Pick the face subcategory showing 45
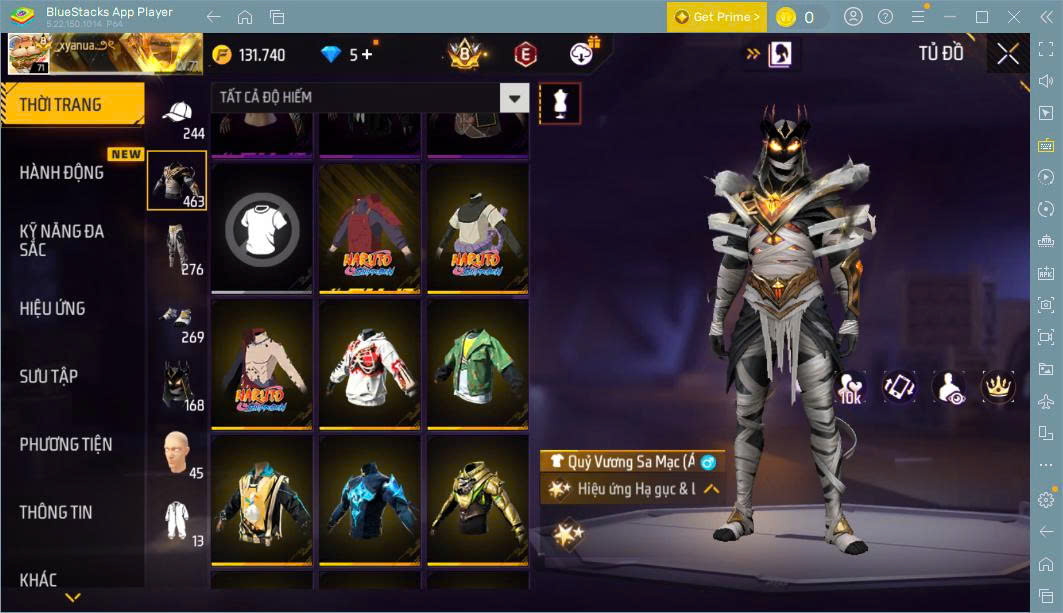The height and width of the screenshot is (613, 1063). (177, 454)
